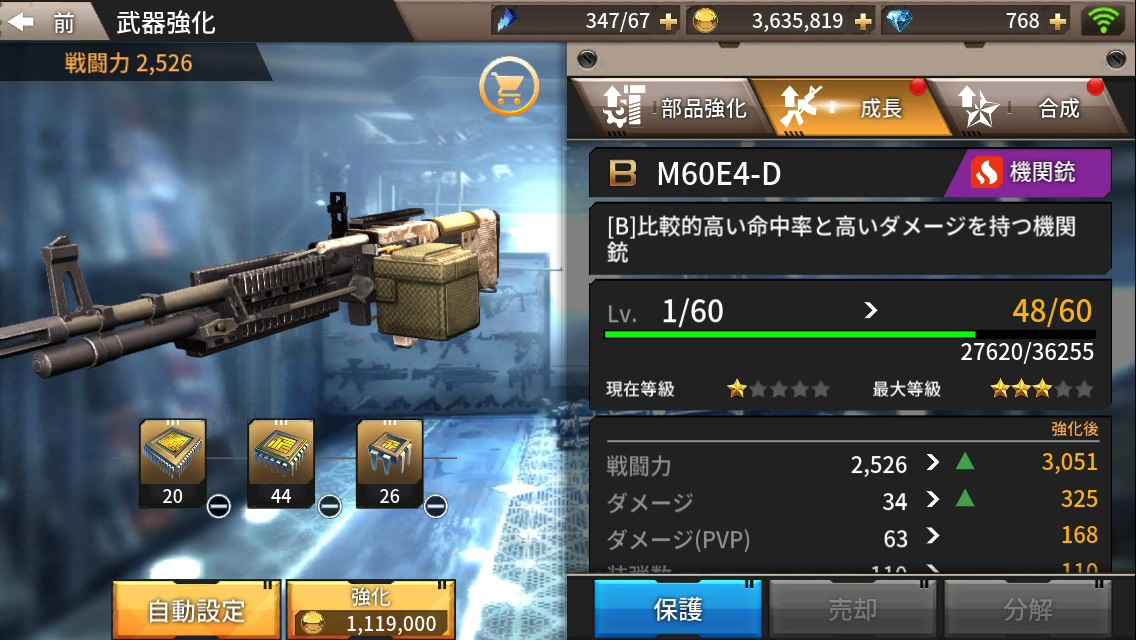Choose the 分解 dismantle button
Viewport: 1136px width, 640px height.
tap(1028, 609)
